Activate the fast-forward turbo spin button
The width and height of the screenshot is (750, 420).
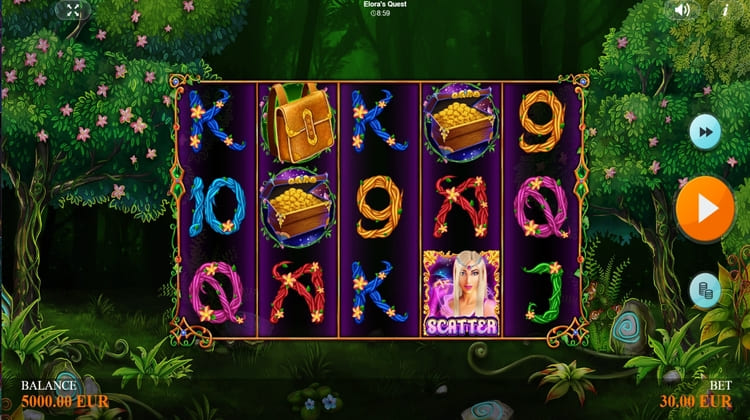pyautogui.click(x=705, y=131)
